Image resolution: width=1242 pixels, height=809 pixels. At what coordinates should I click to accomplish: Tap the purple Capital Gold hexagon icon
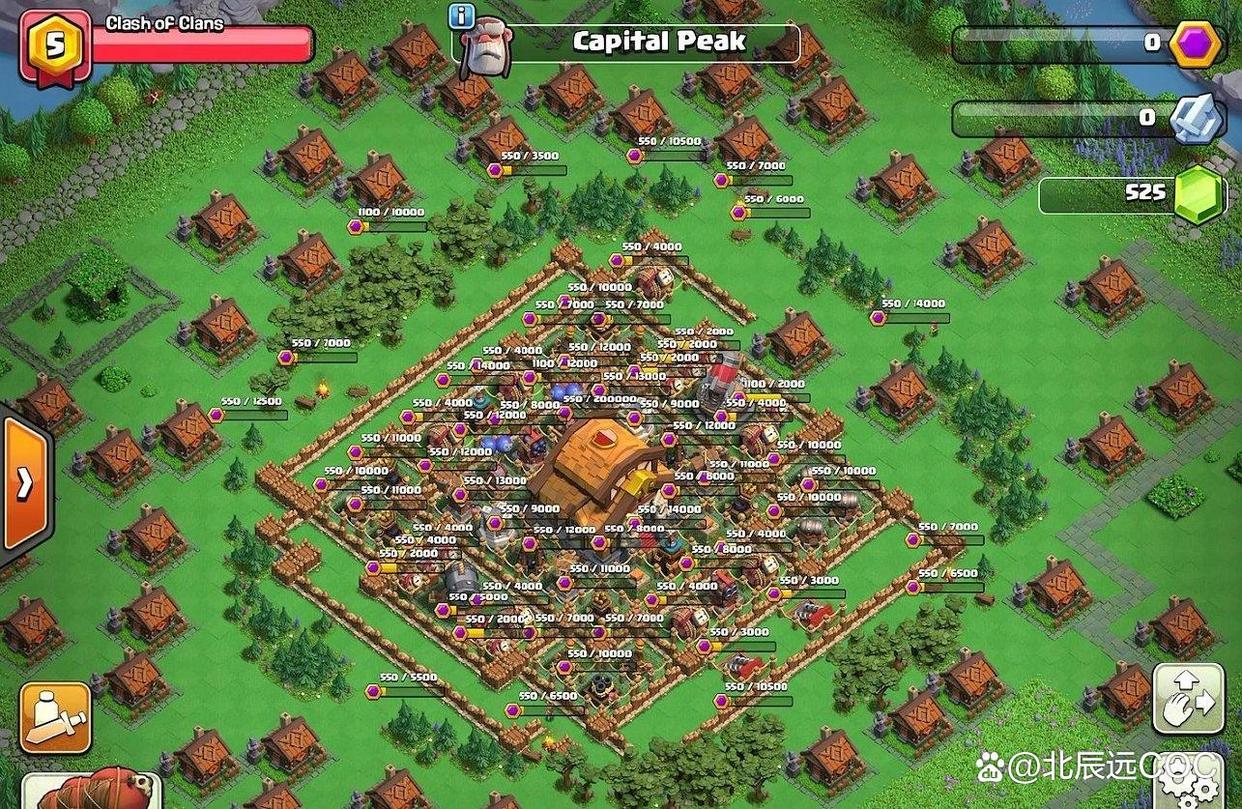point(1194,43)
